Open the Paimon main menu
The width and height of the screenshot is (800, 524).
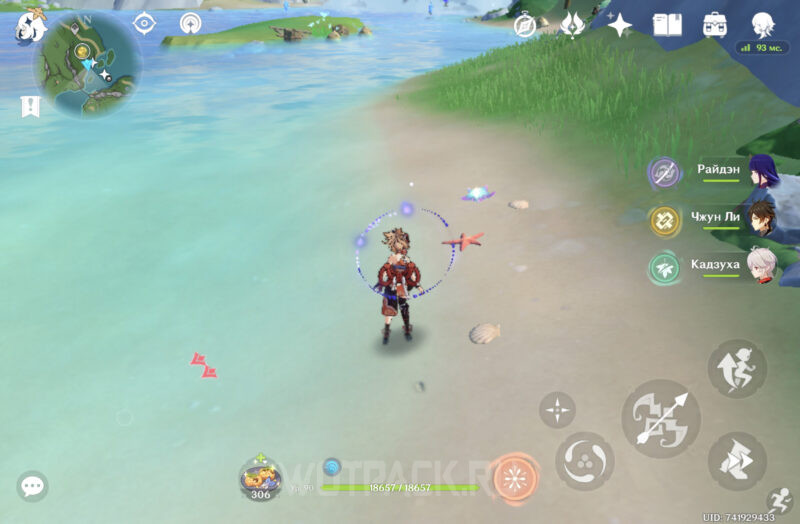pos(30,27)
